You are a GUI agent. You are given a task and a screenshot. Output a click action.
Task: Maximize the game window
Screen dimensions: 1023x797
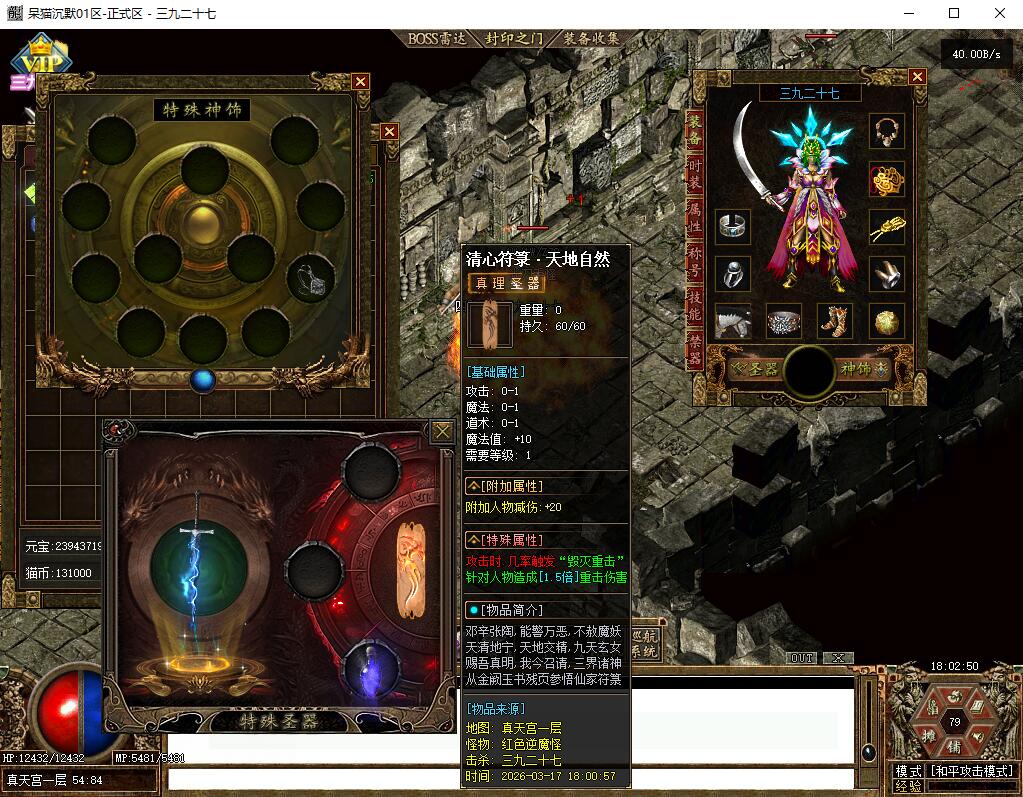[954, 13]
